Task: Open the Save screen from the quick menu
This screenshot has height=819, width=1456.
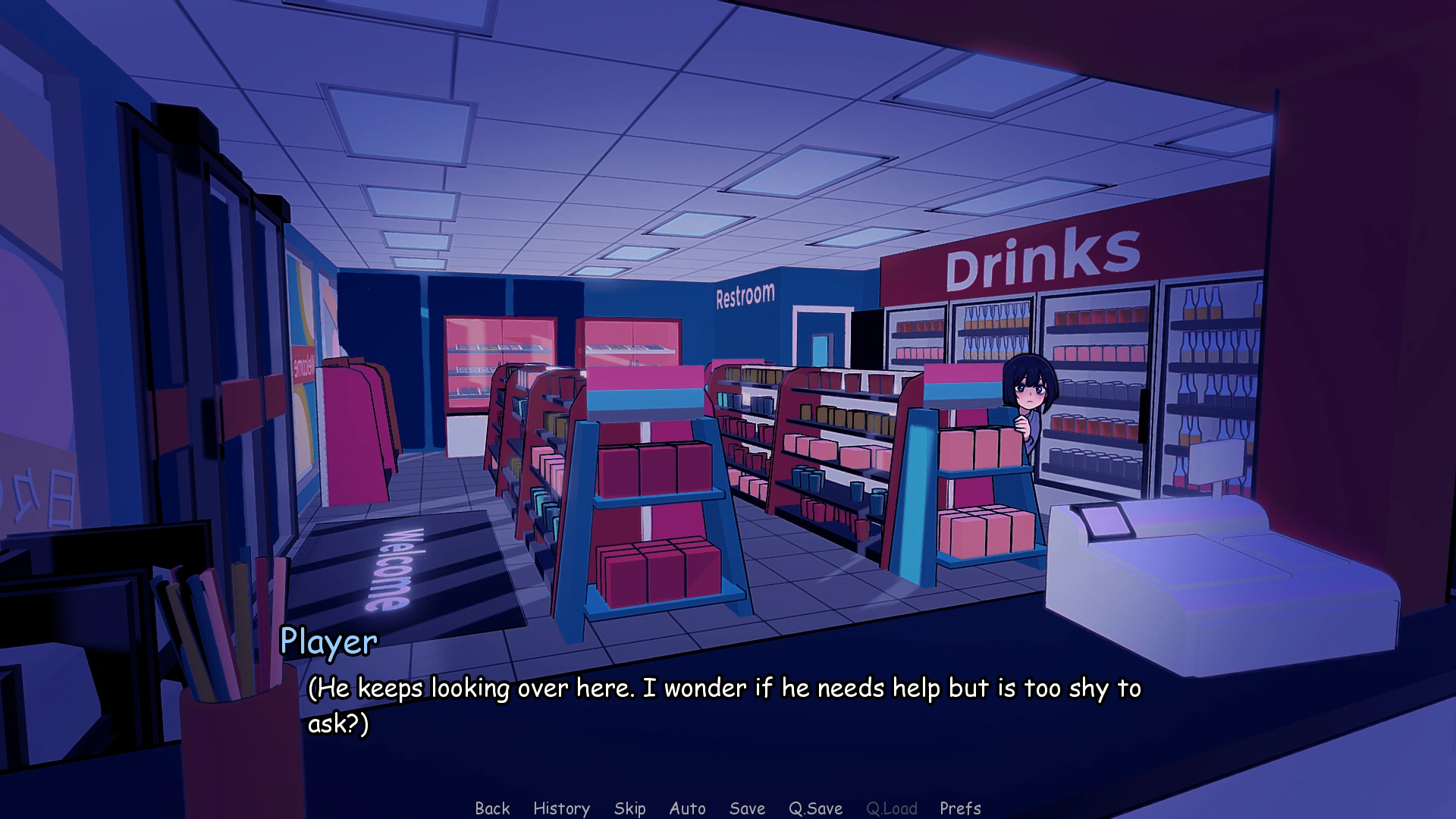Action: [x=746, y=808]
